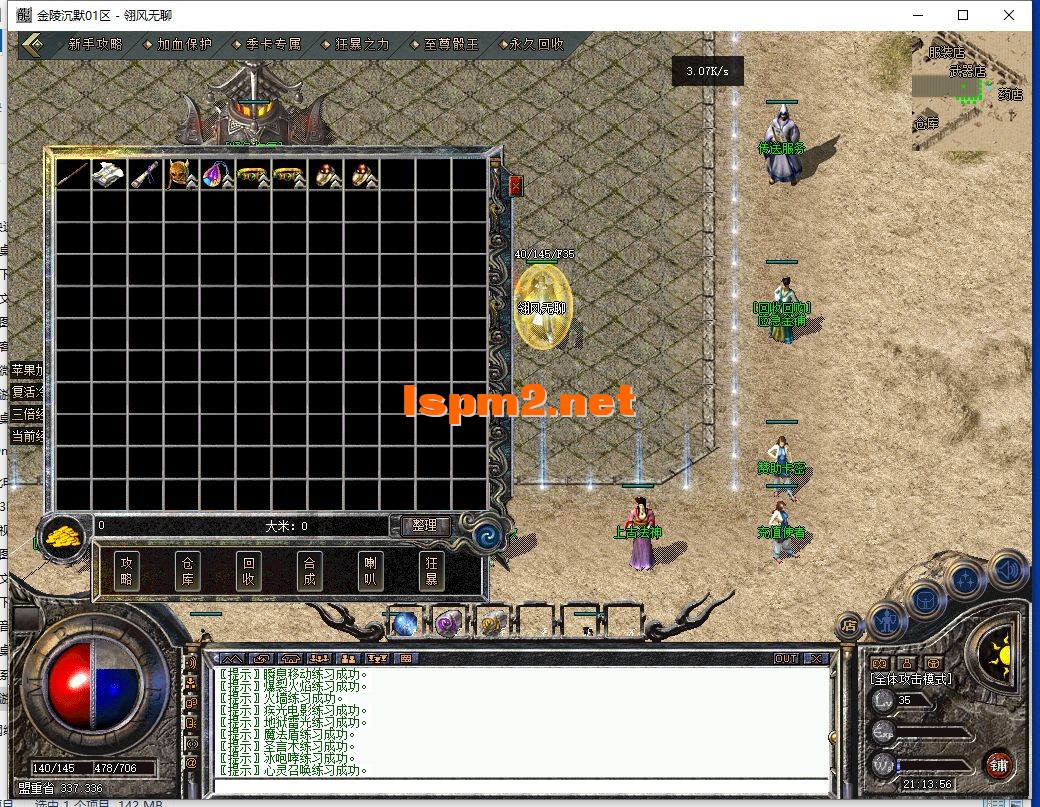Click the 攻略 guide button
This screenshot has height=807, width=1040.
[x=127, y=570]
